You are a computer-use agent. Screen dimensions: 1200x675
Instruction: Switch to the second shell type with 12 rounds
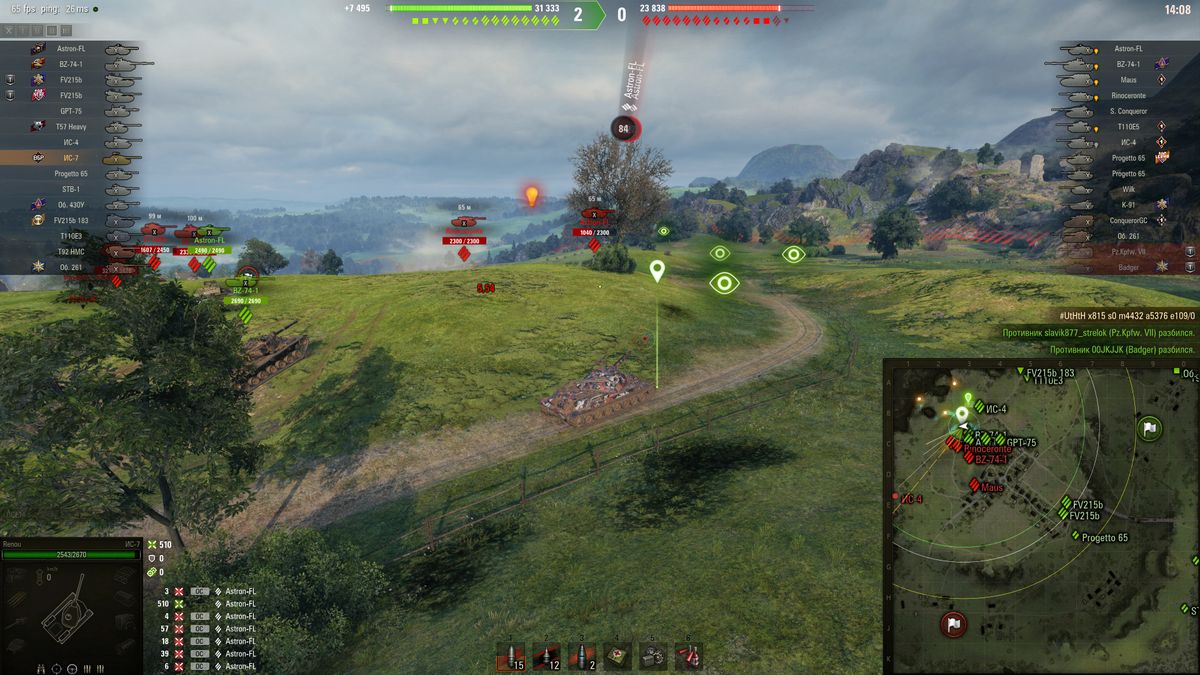point(546,656)
